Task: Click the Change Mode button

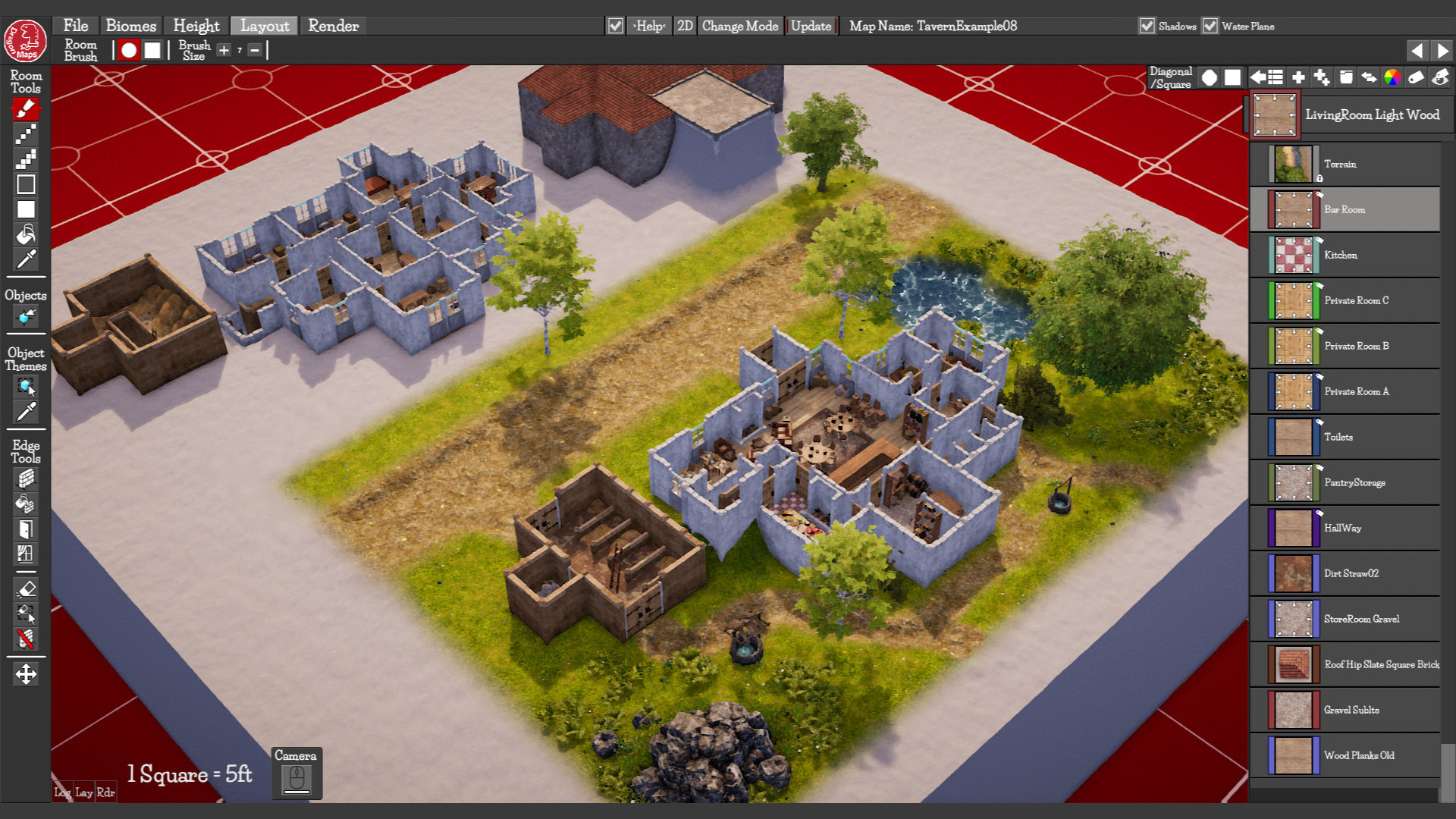Action: [739, 25]
